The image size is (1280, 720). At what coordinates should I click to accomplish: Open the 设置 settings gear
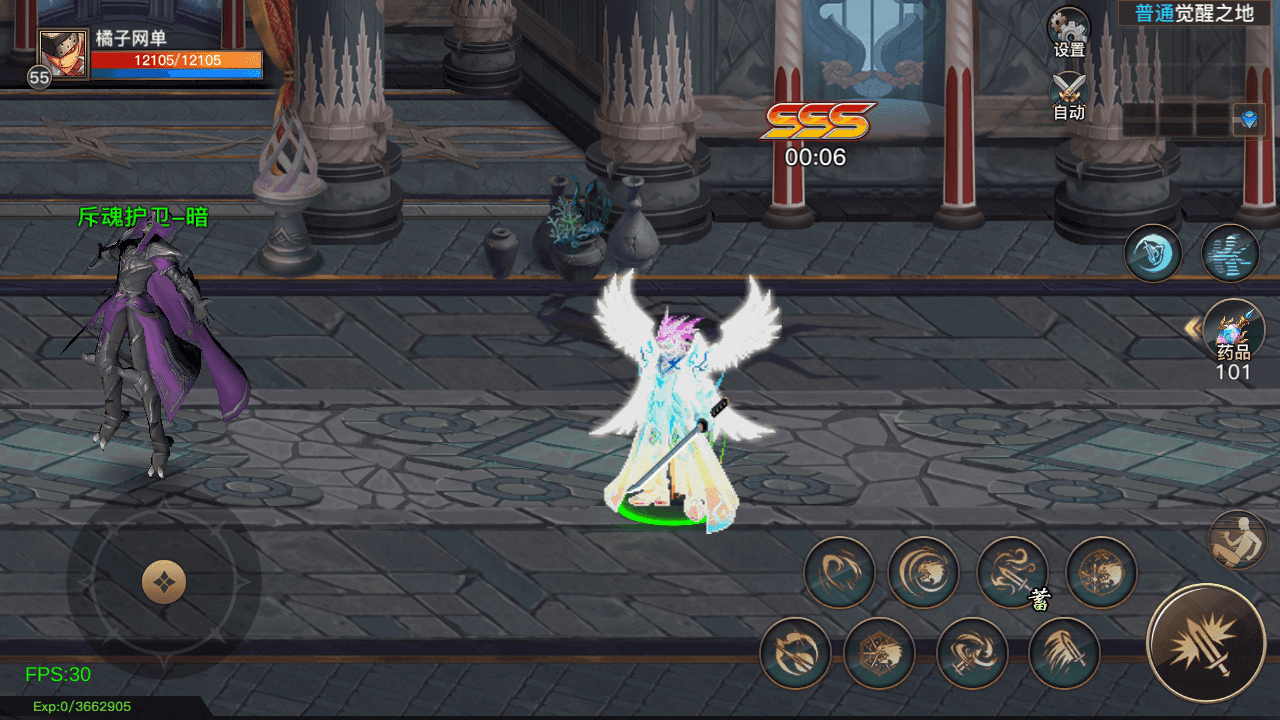pyautogui.click(x=1069, y=28)
